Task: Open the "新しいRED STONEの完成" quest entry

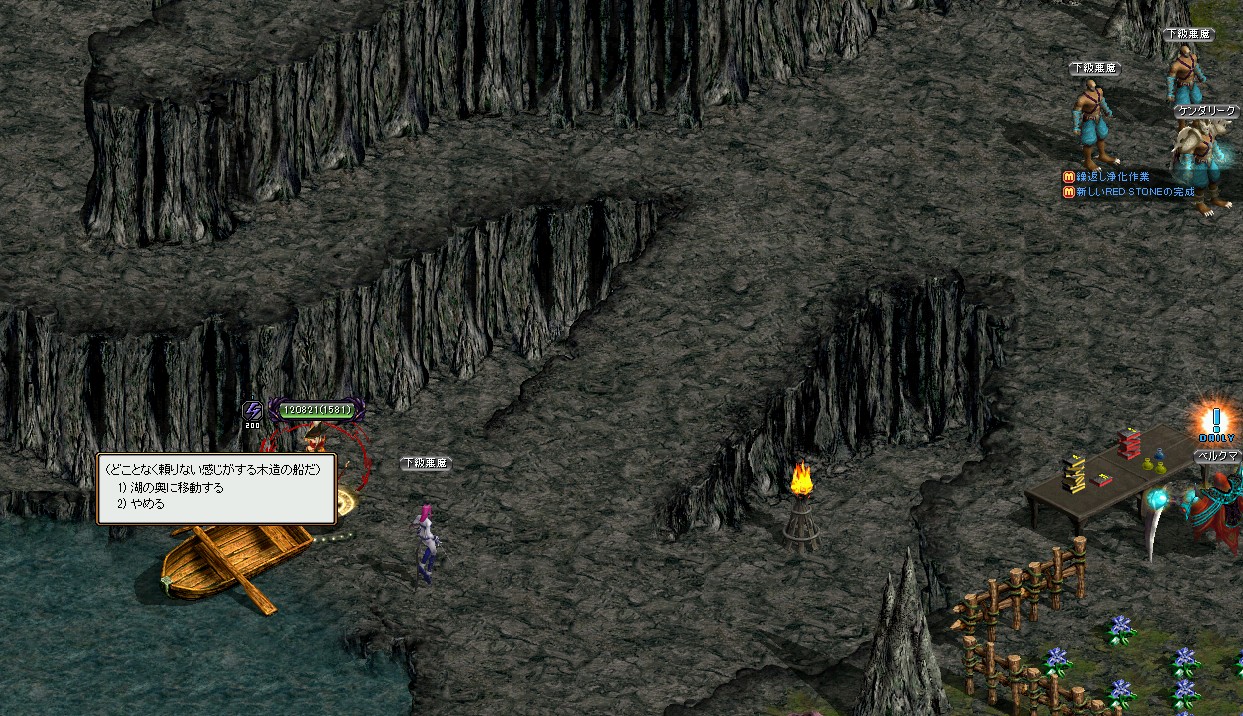Action: (x=1134, y=192)
